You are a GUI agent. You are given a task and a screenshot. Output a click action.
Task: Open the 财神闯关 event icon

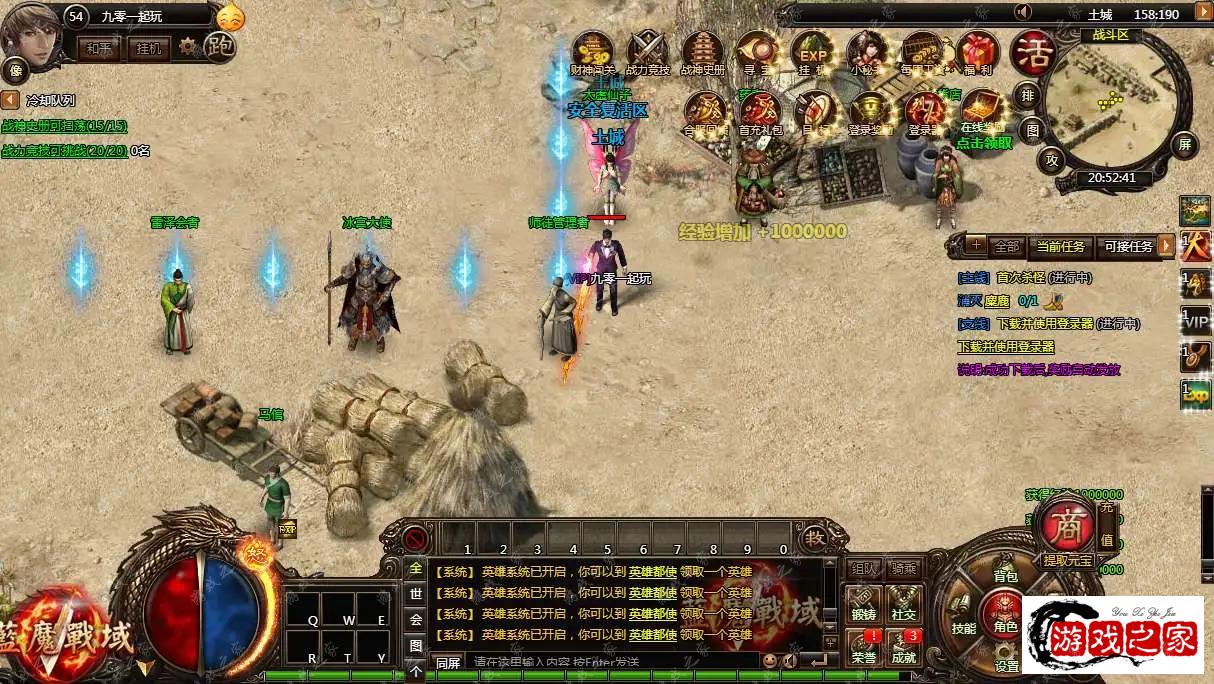(x=593, y=52)
